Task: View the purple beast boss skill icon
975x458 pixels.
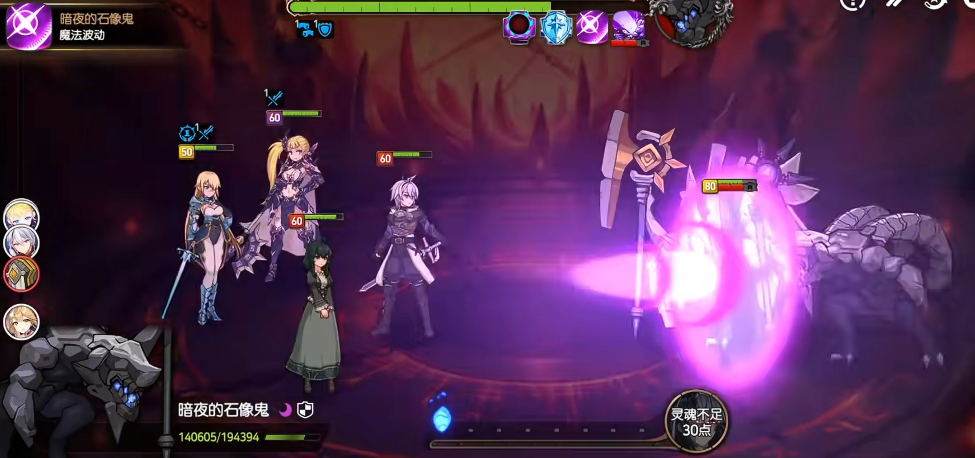Action: (x=629, y=26)
